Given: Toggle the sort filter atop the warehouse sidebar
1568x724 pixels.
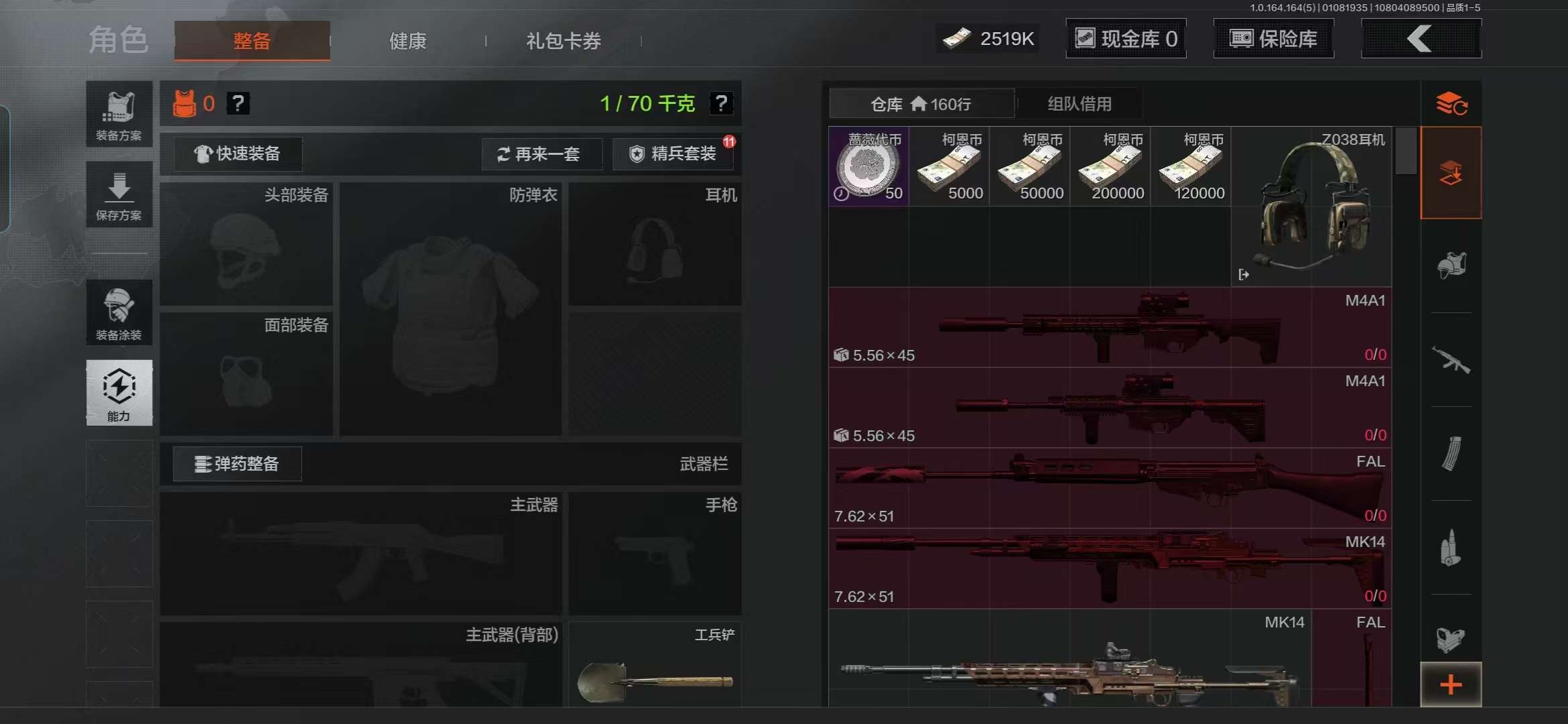Looking at the screenshot, I should pos(1451,105).
